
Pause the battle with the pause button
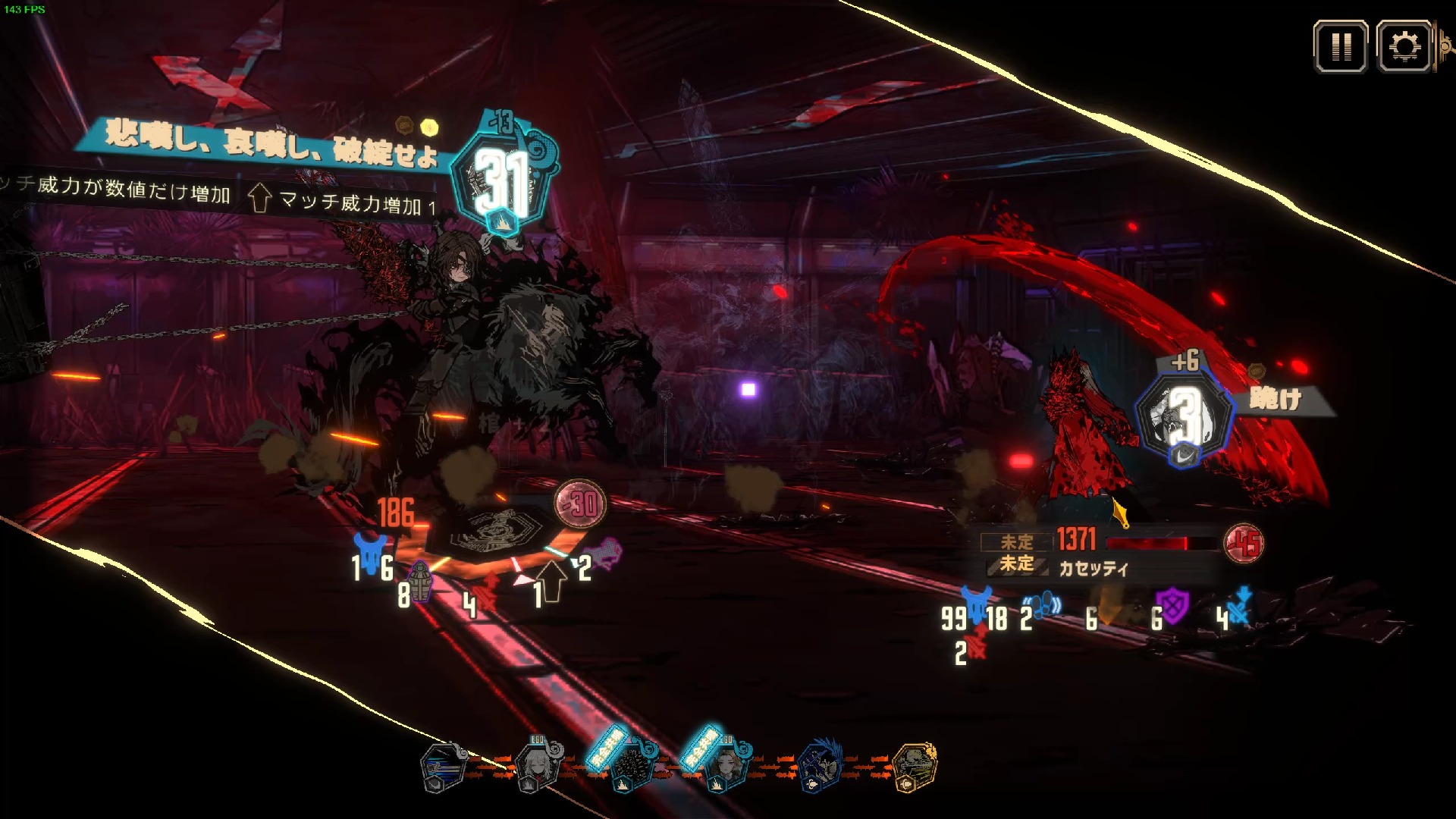[x=1340, y=47]
